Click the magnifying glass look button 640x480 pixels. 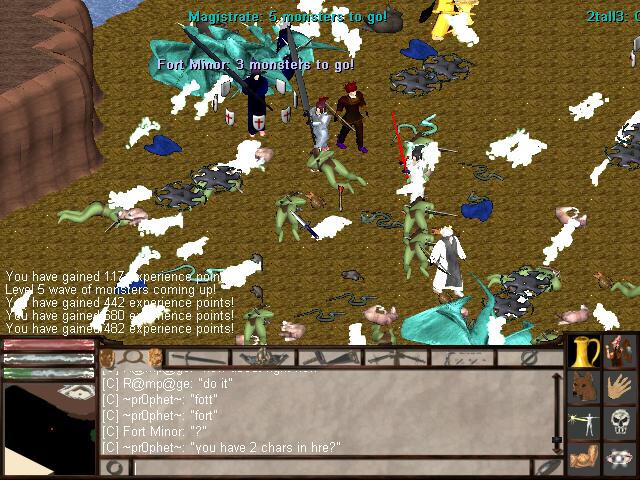coord(131,357)
